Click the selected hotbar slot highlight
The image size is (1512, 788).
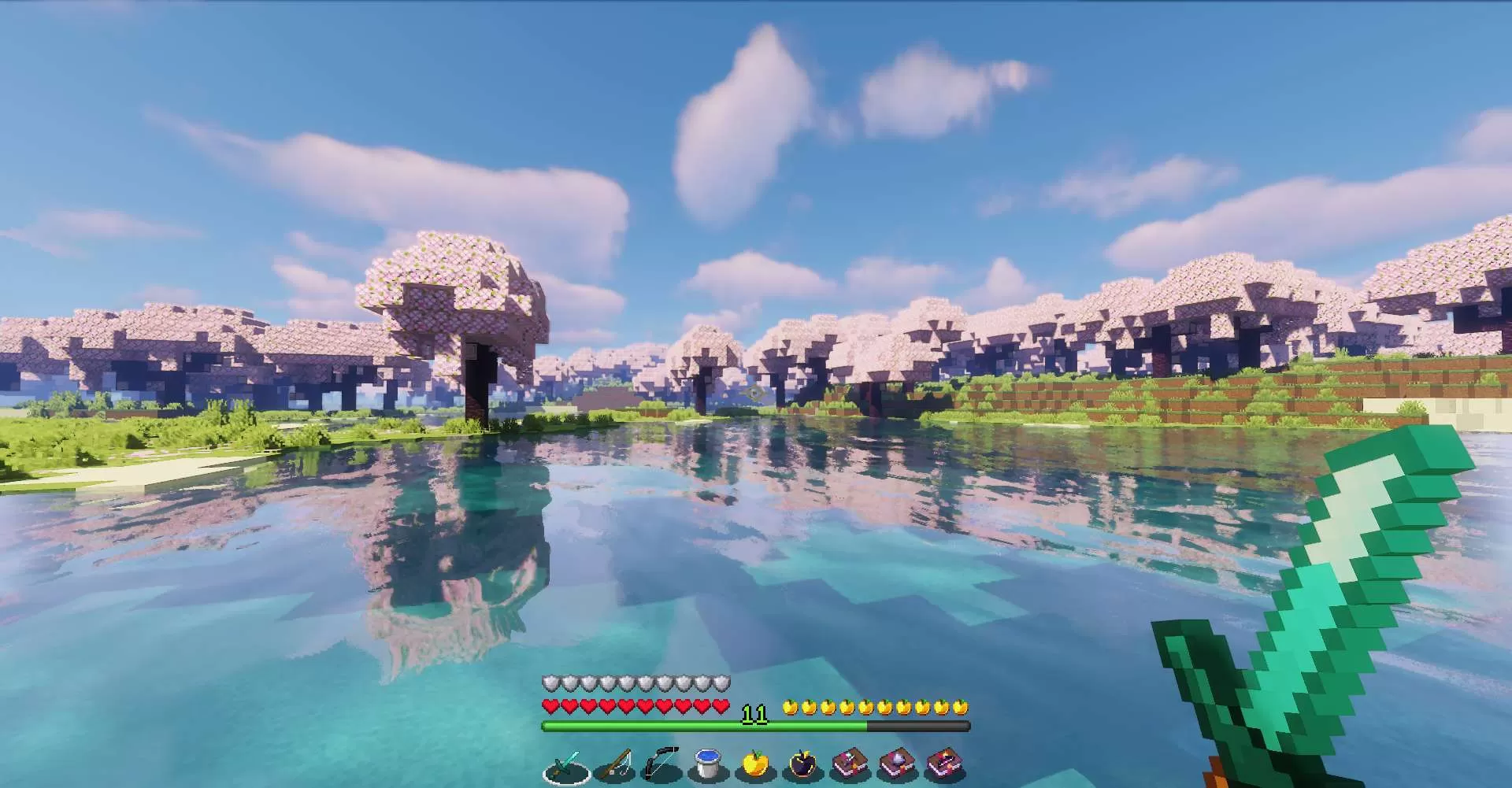pos(565,768)
